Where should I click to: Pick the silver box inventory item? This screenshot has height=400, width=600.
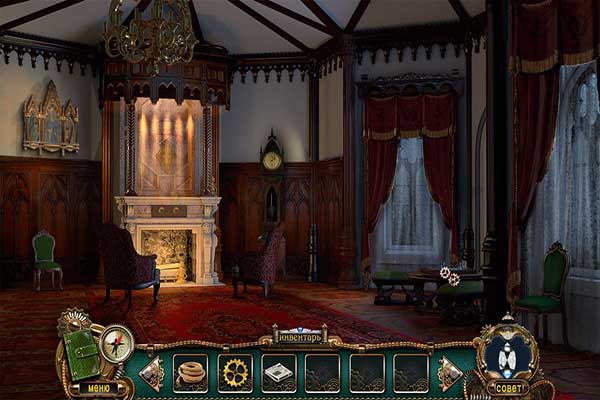pyautogui.click(x=278, y=372)
